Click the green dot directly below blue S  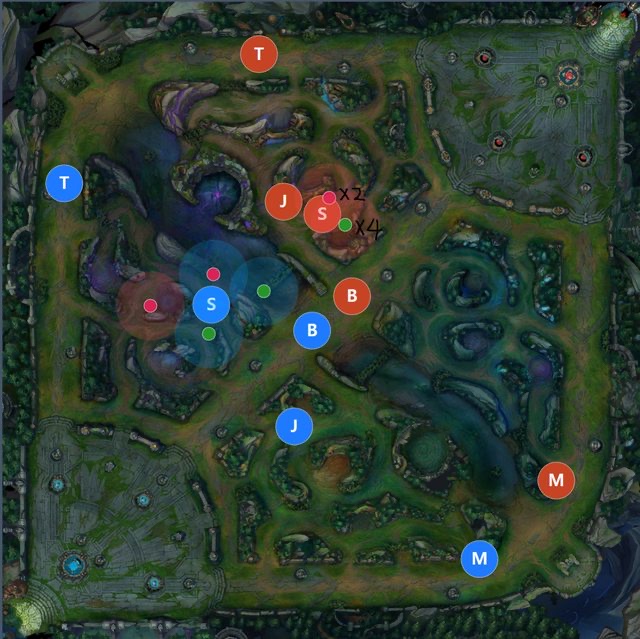coord(208,333)
